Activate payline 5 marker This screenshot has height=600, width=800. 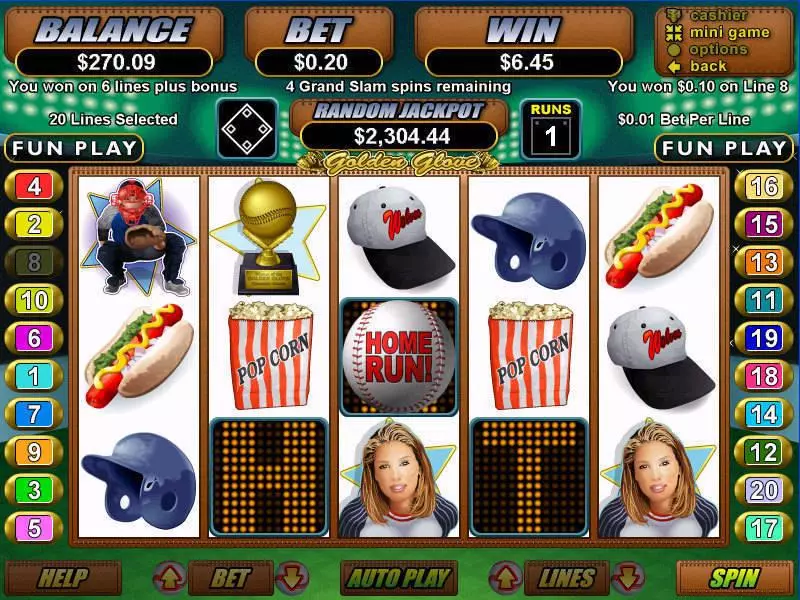click(x=34, y=527)
